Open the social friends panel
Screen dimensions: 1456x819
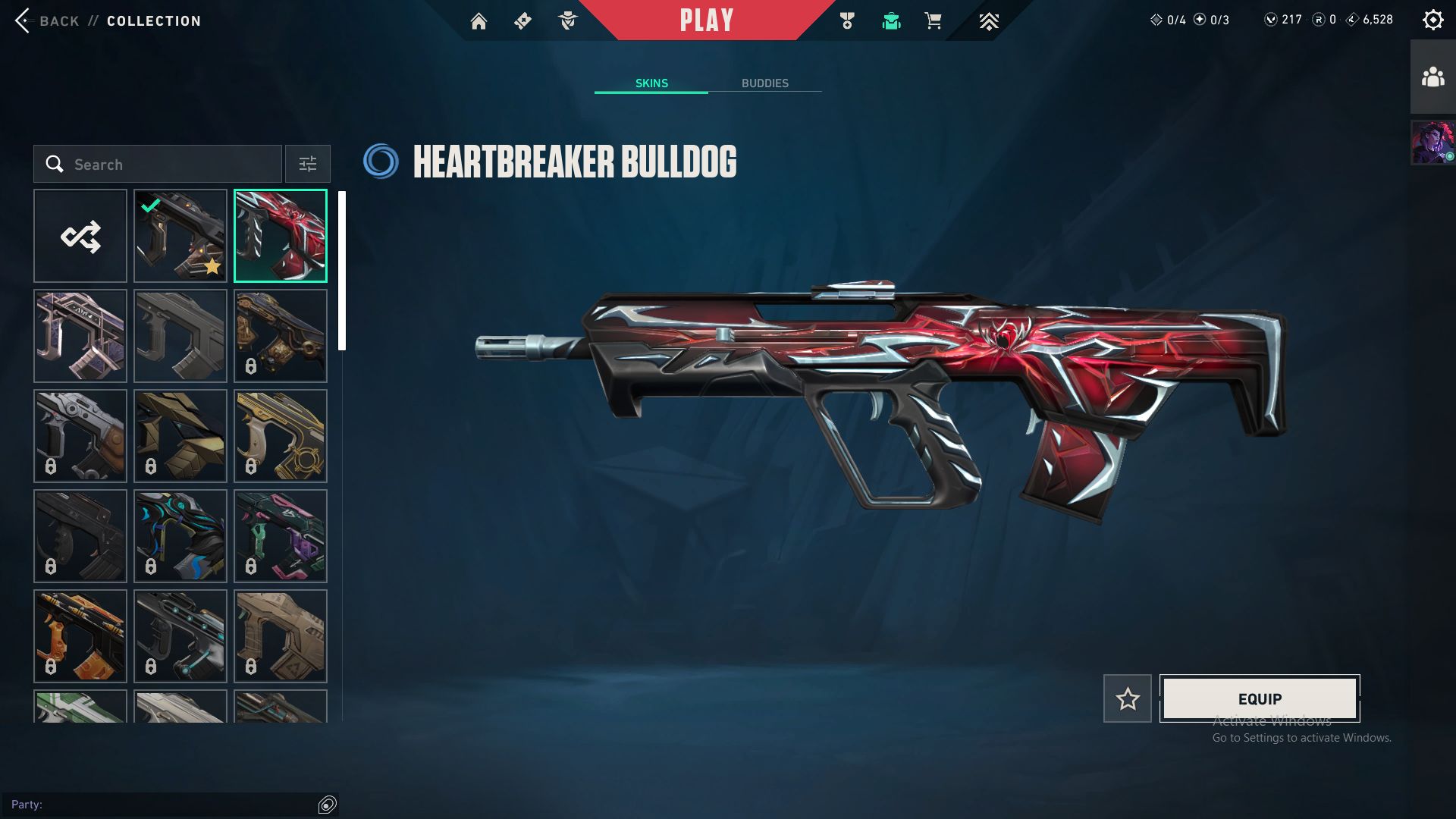point(1432,77)
